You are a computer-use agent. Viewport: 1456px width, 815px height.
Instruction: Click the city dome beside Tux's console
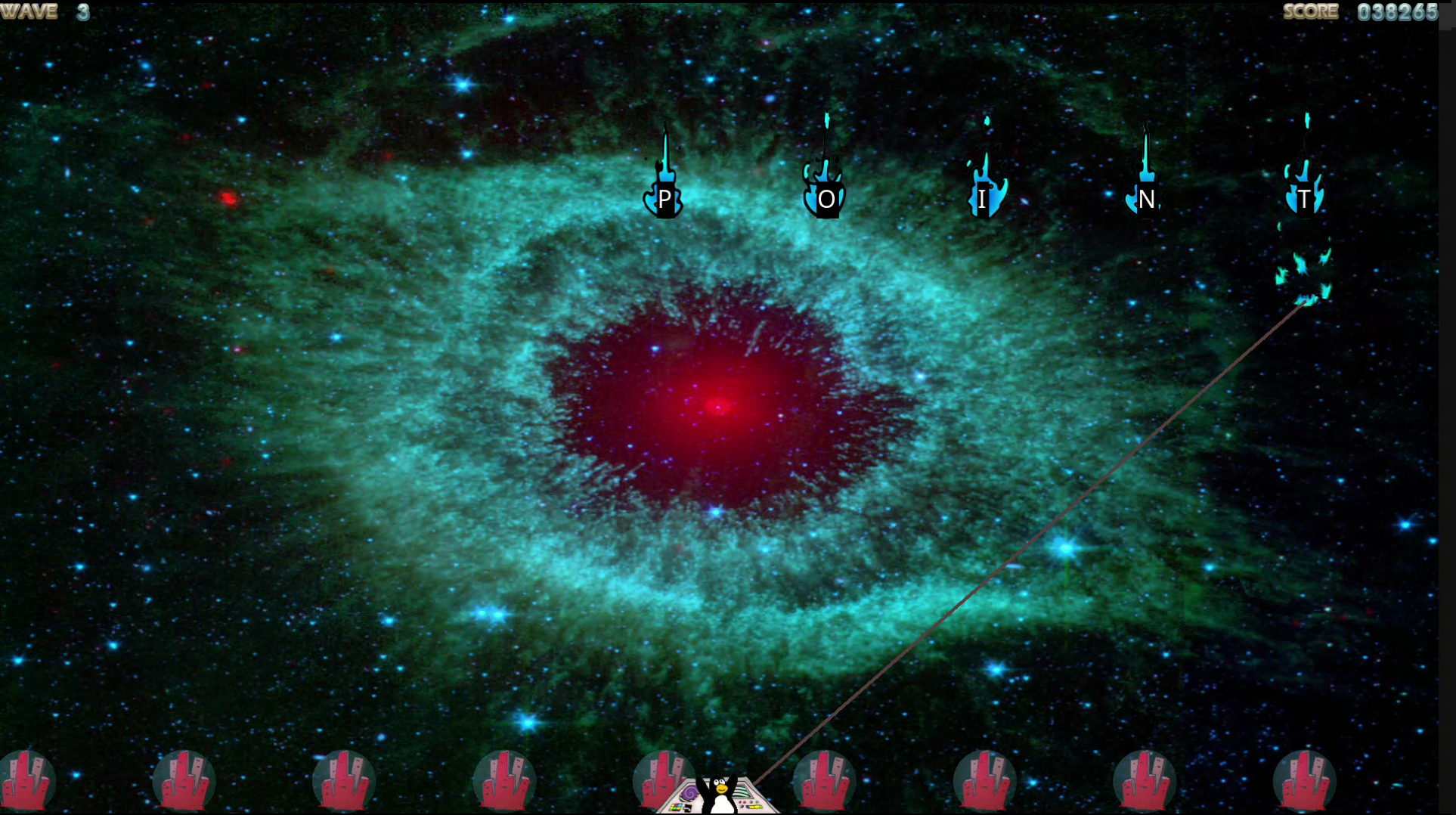664,780
